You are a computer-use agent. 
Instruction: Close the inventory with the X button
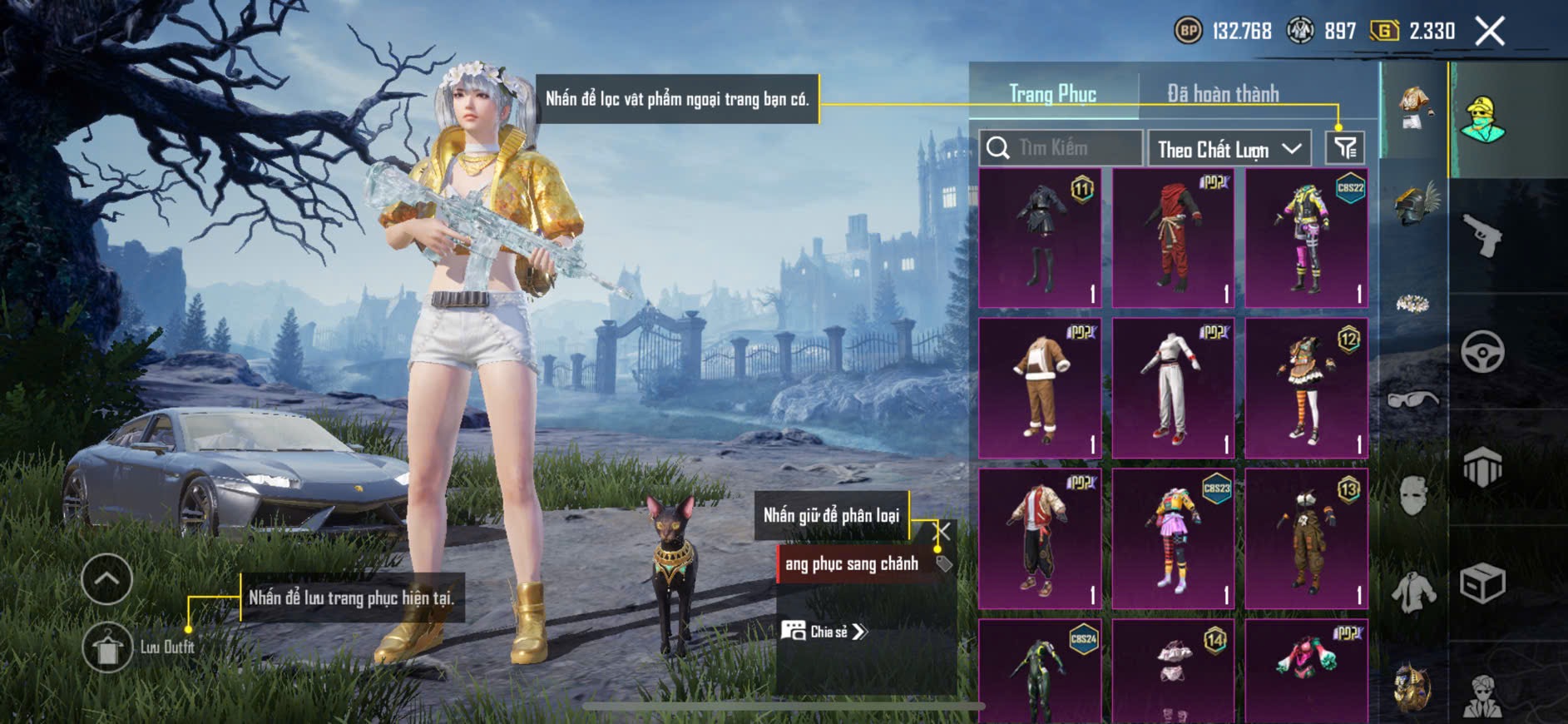[x=1489, y=32]
